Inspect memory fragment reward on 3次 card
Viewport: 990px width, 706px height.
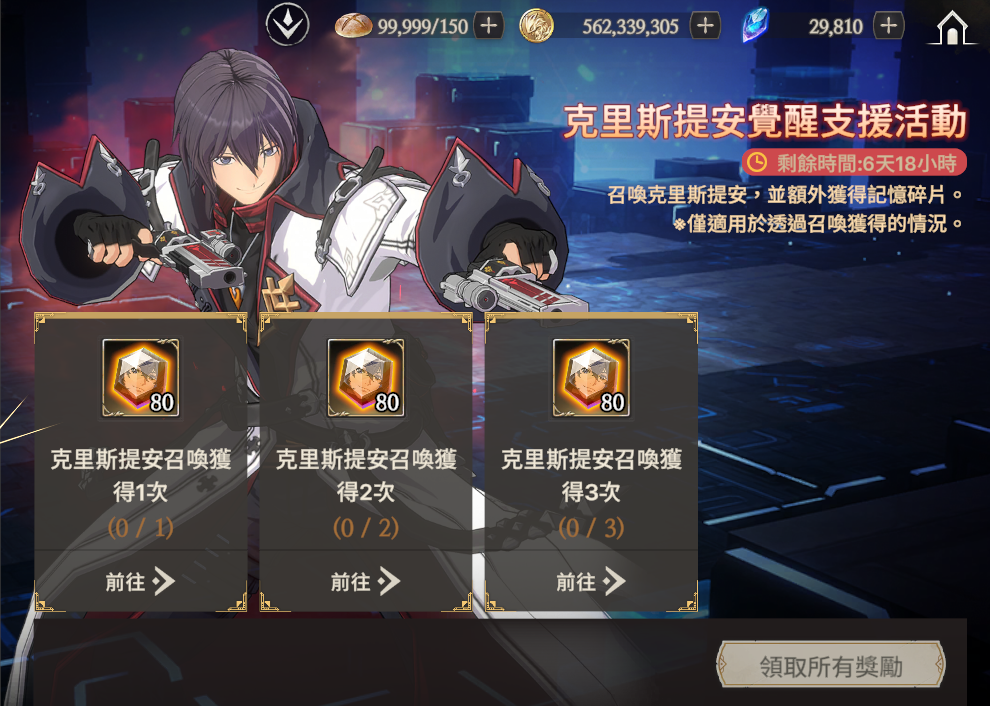591,378
